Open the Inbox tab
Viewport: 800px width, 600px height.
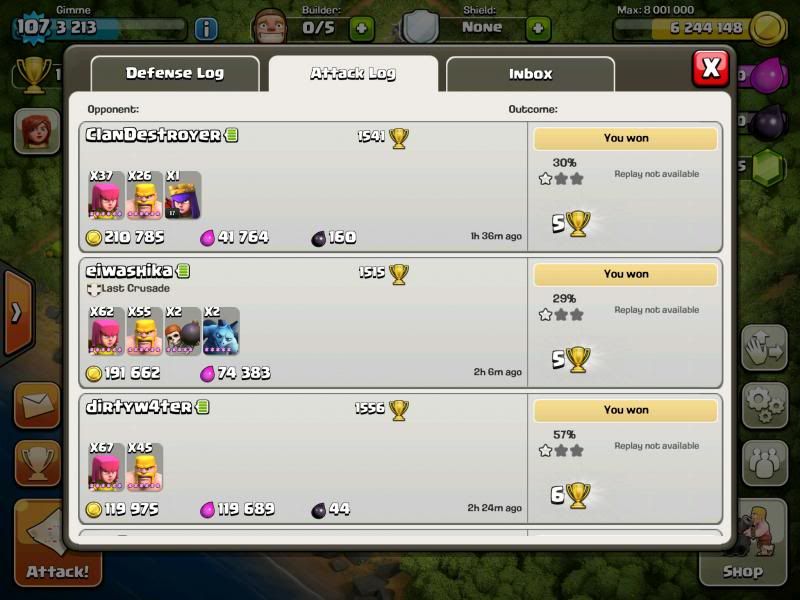[x=530, y=73]
